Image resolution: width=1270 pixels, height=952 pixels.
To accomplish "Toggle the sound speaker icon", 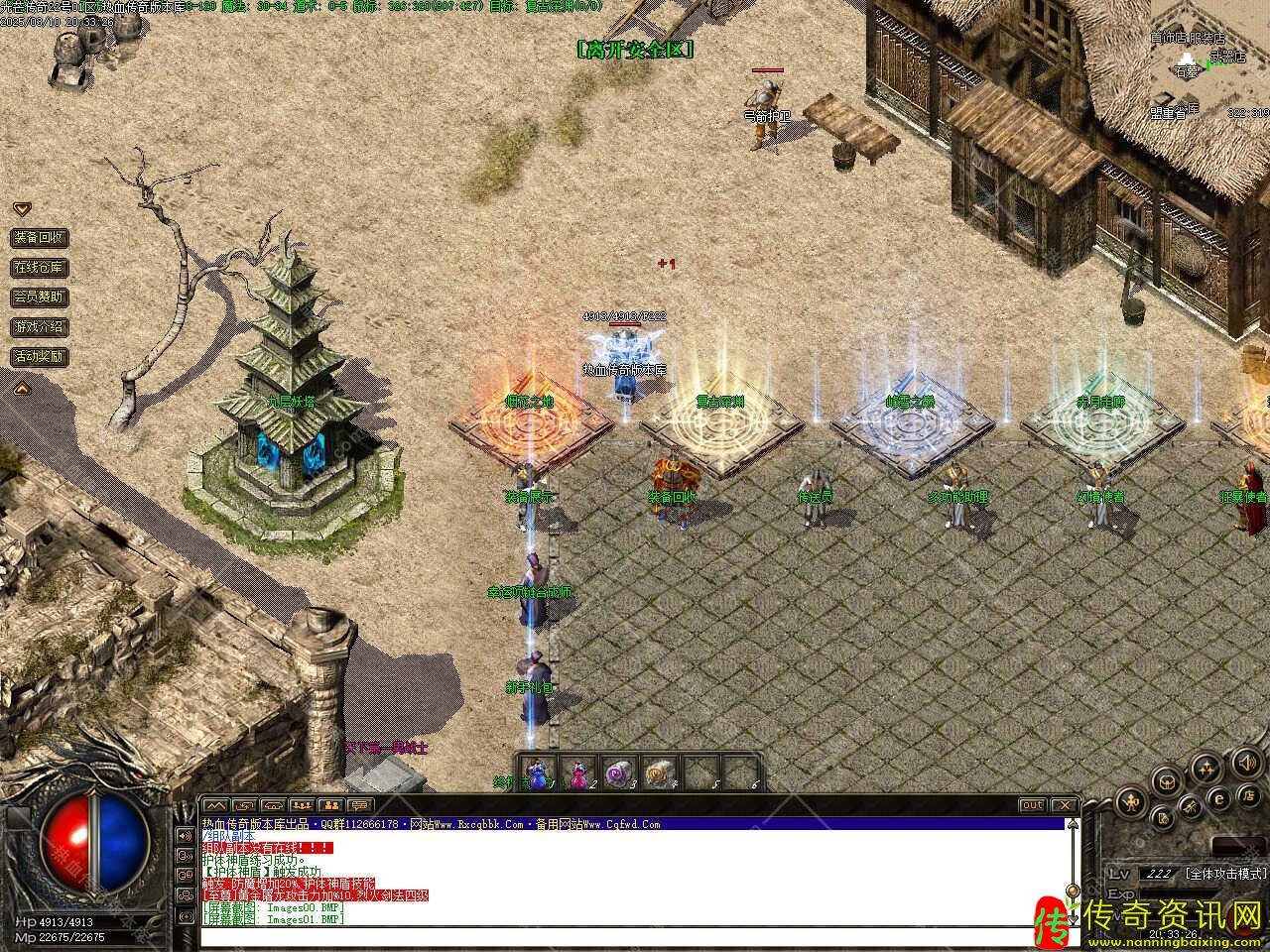I will (1245, 762).
